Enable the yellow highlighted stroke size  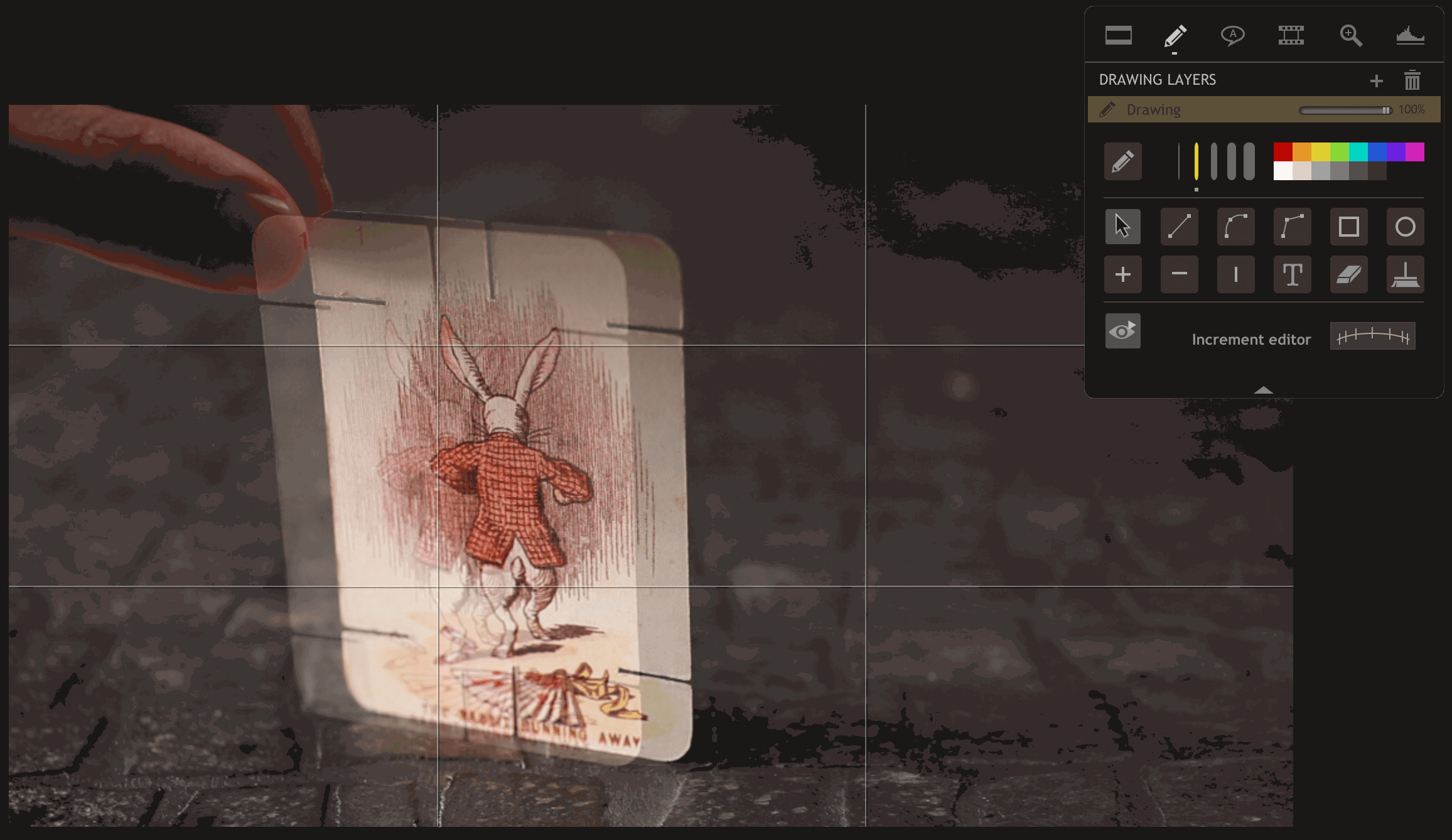pyautogui.click(x=1197, y=161)
